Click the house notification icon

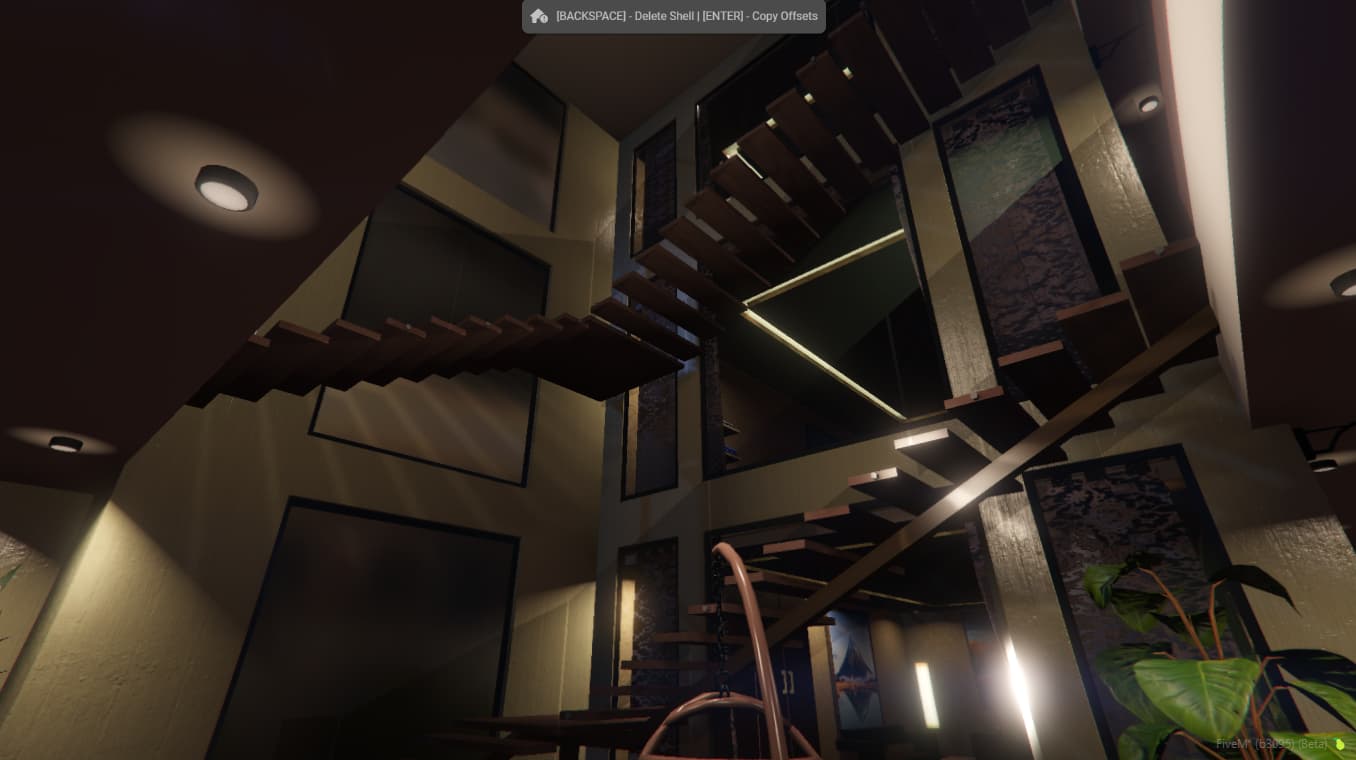tap(538, 16)
